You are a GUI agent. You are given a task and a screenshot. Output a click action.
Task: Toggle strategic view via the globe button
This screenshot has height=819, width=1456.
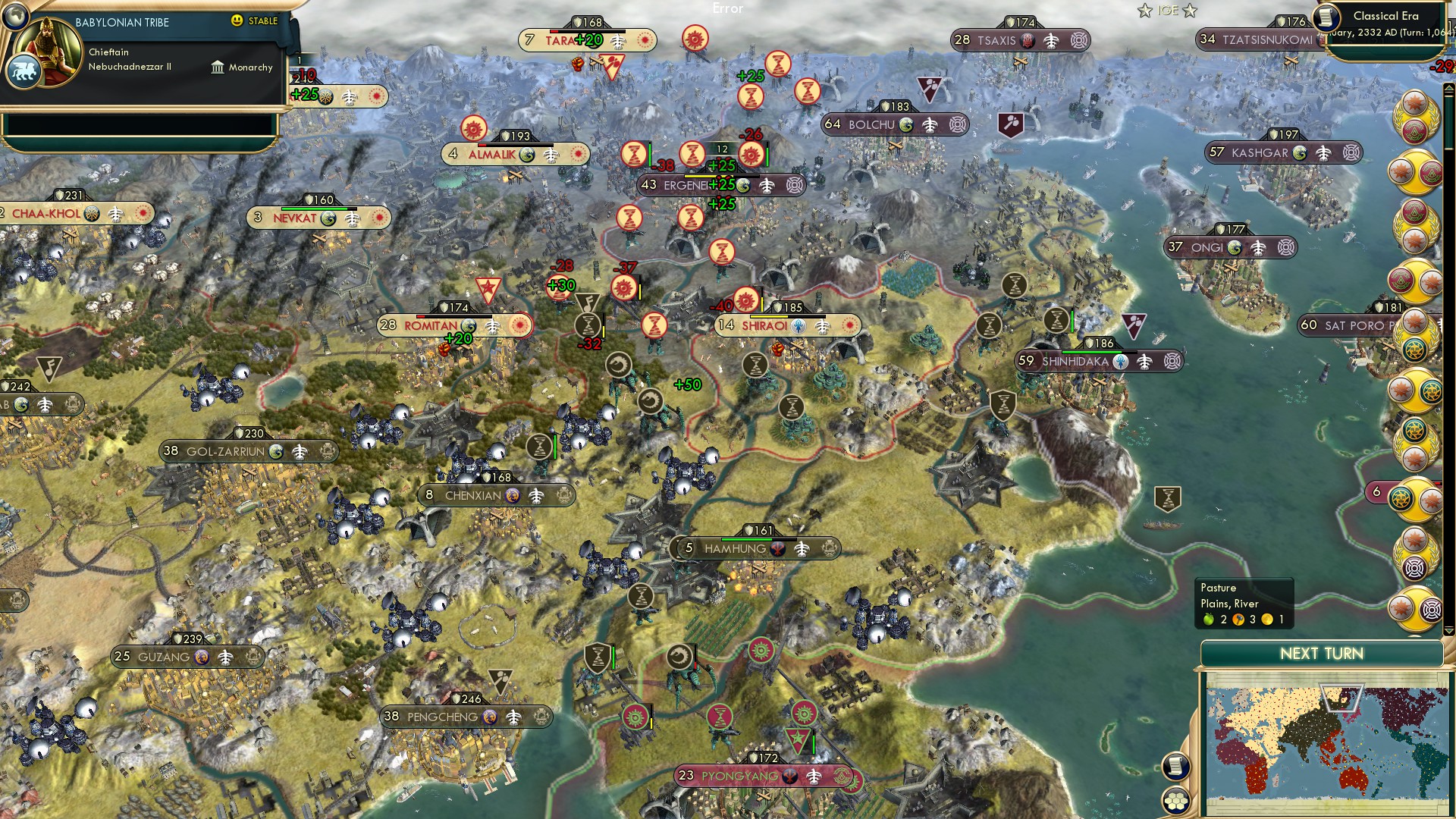click(x=15, y=15)
